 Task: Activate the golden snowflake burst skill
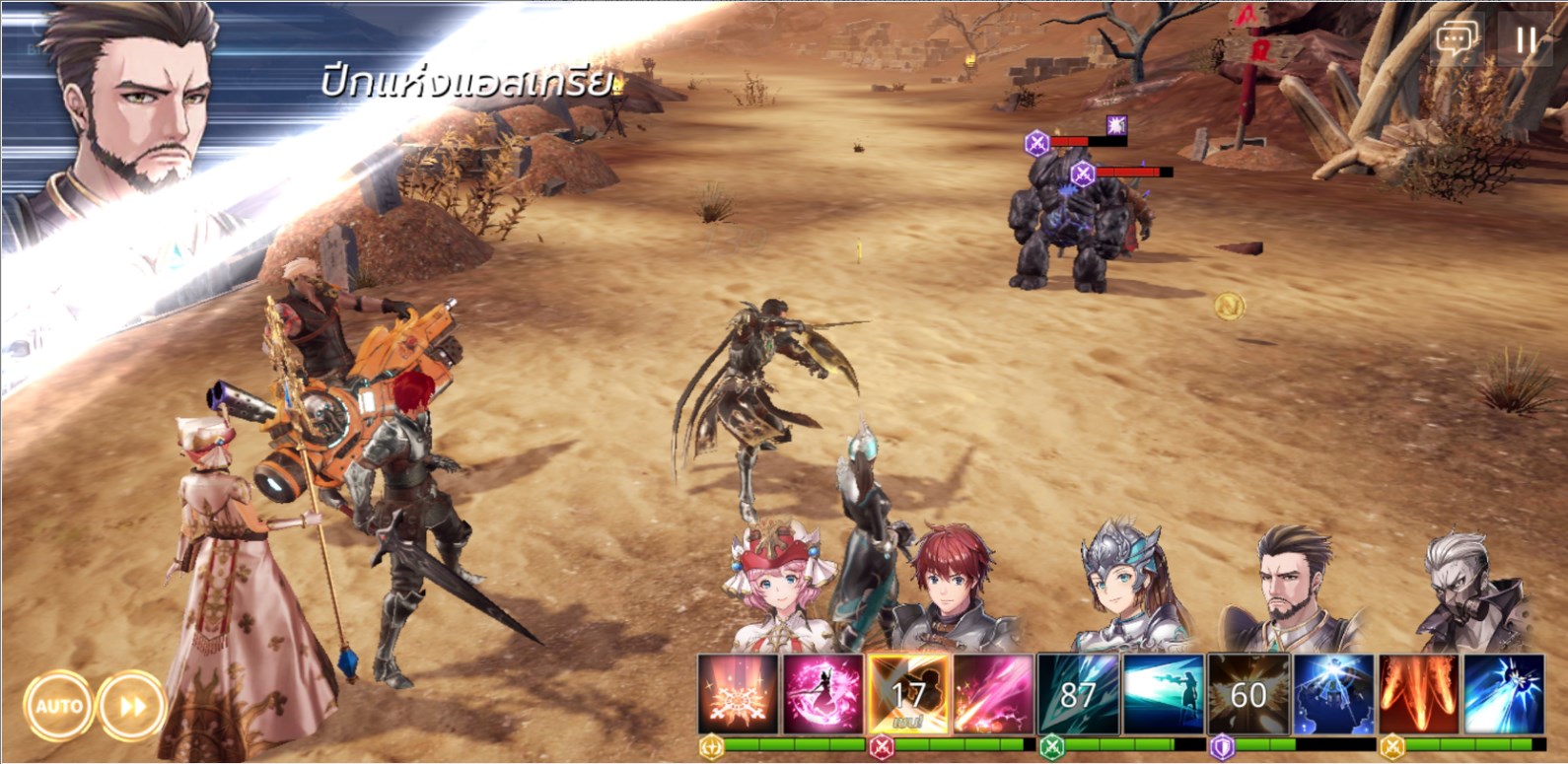point(738,695)
